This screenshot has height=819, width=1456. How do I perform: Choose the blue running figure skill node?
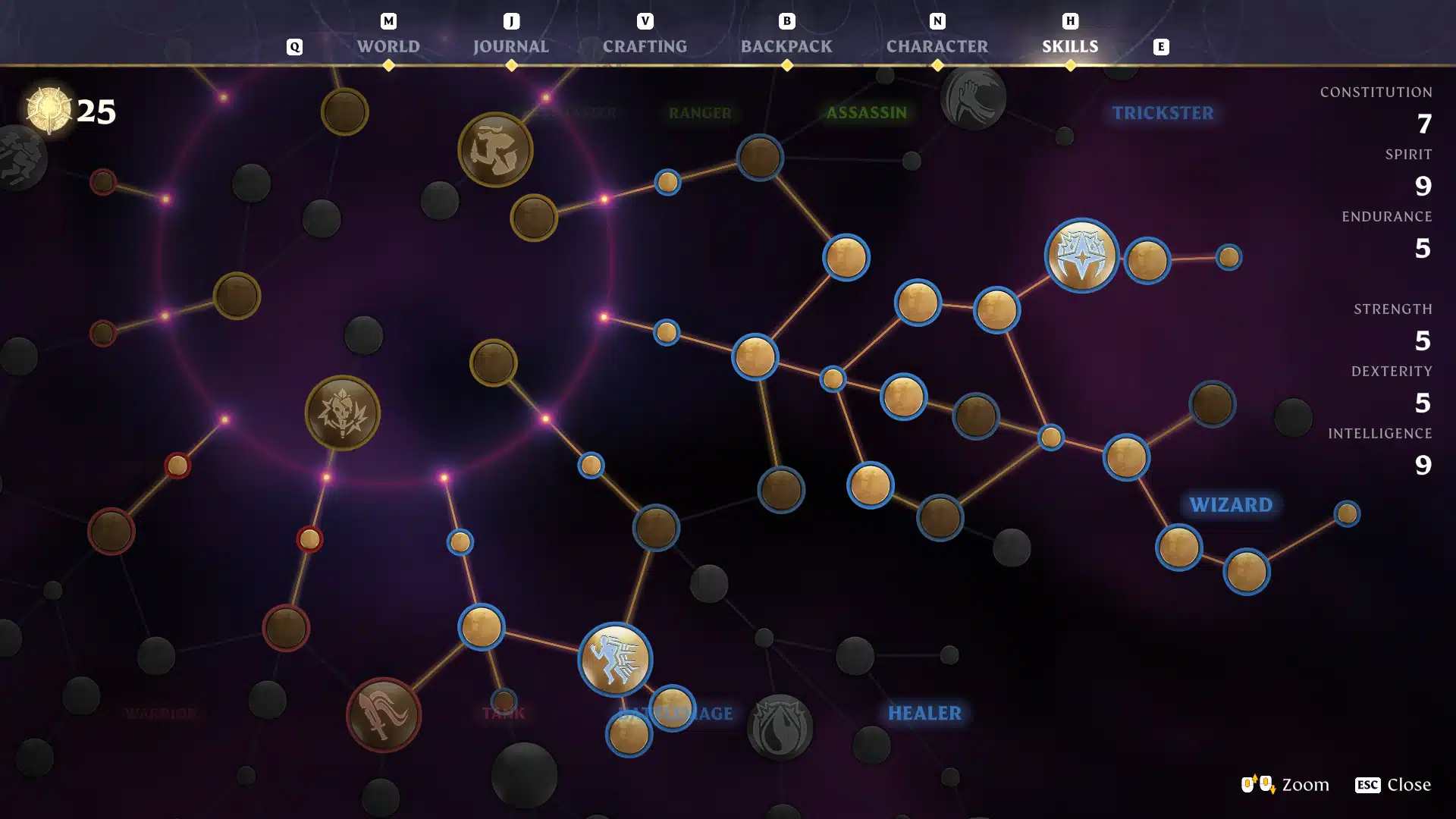click(x=615, y=659)
